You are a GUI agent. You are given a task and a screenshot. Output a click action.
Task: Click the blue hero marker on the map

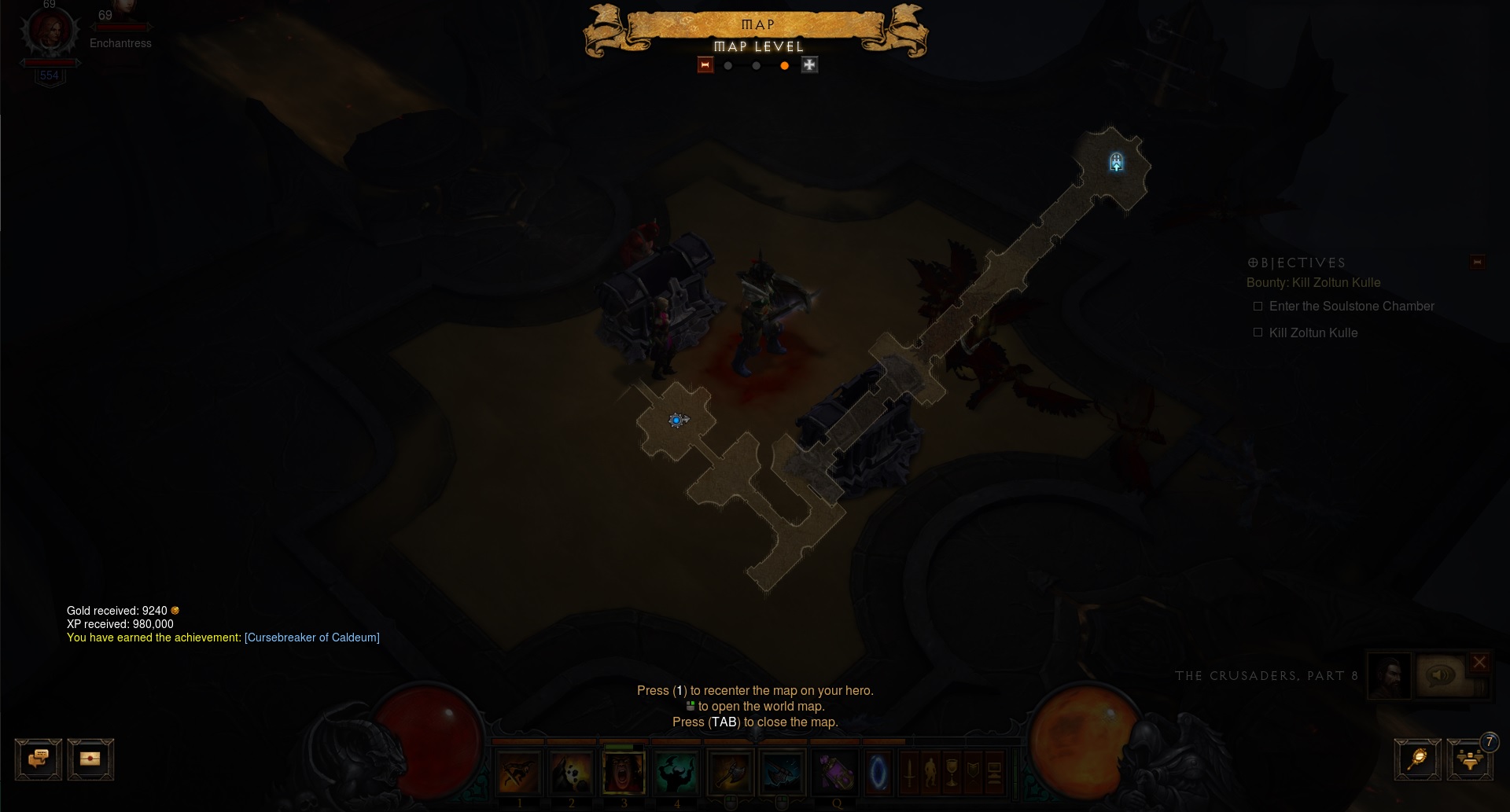click(x=676, y=421)
